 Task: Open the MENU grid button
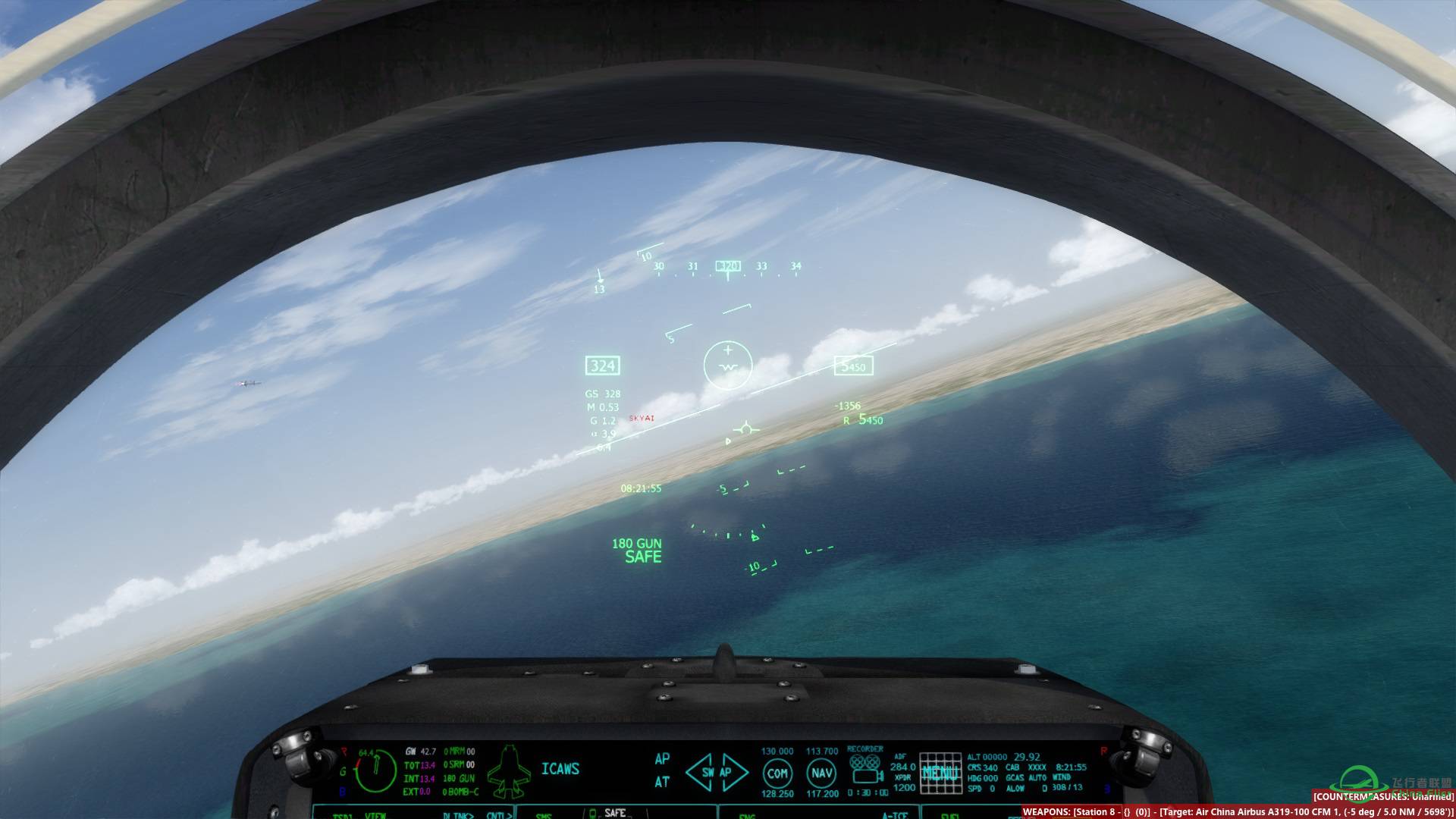940,773
